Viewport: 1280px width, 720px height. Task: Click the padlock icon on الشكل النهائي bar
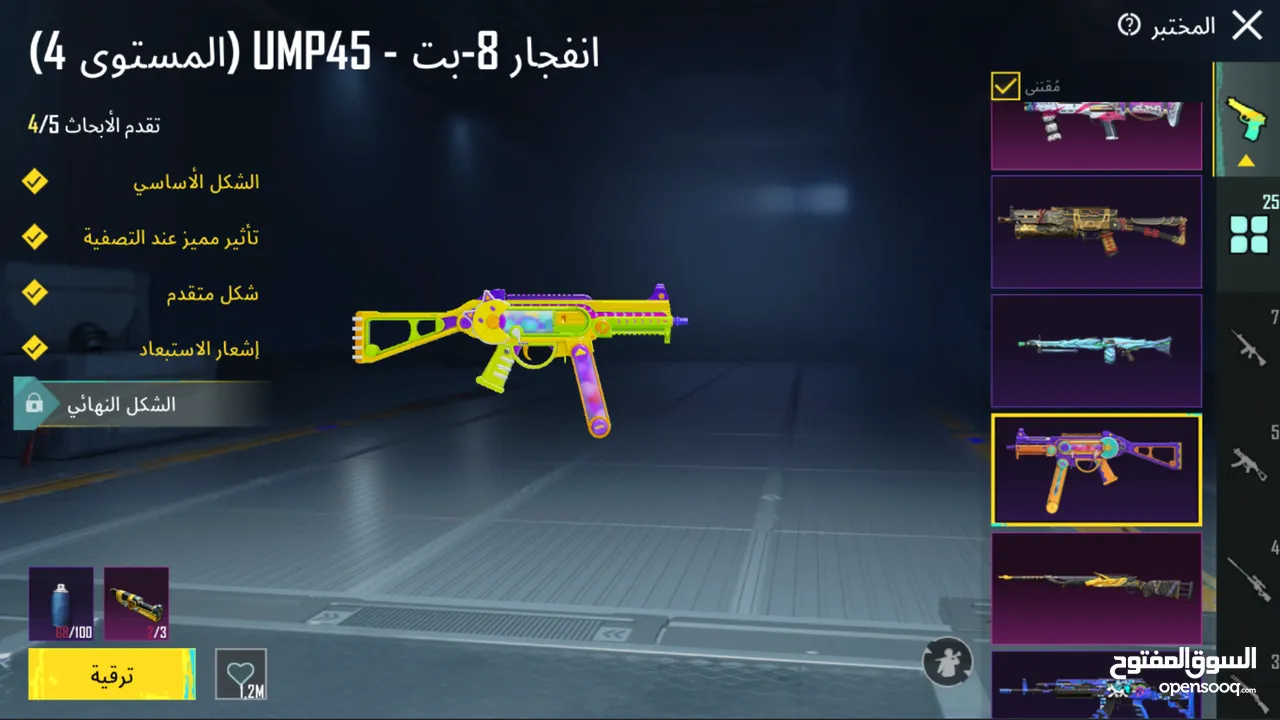(x=32, y=405)
